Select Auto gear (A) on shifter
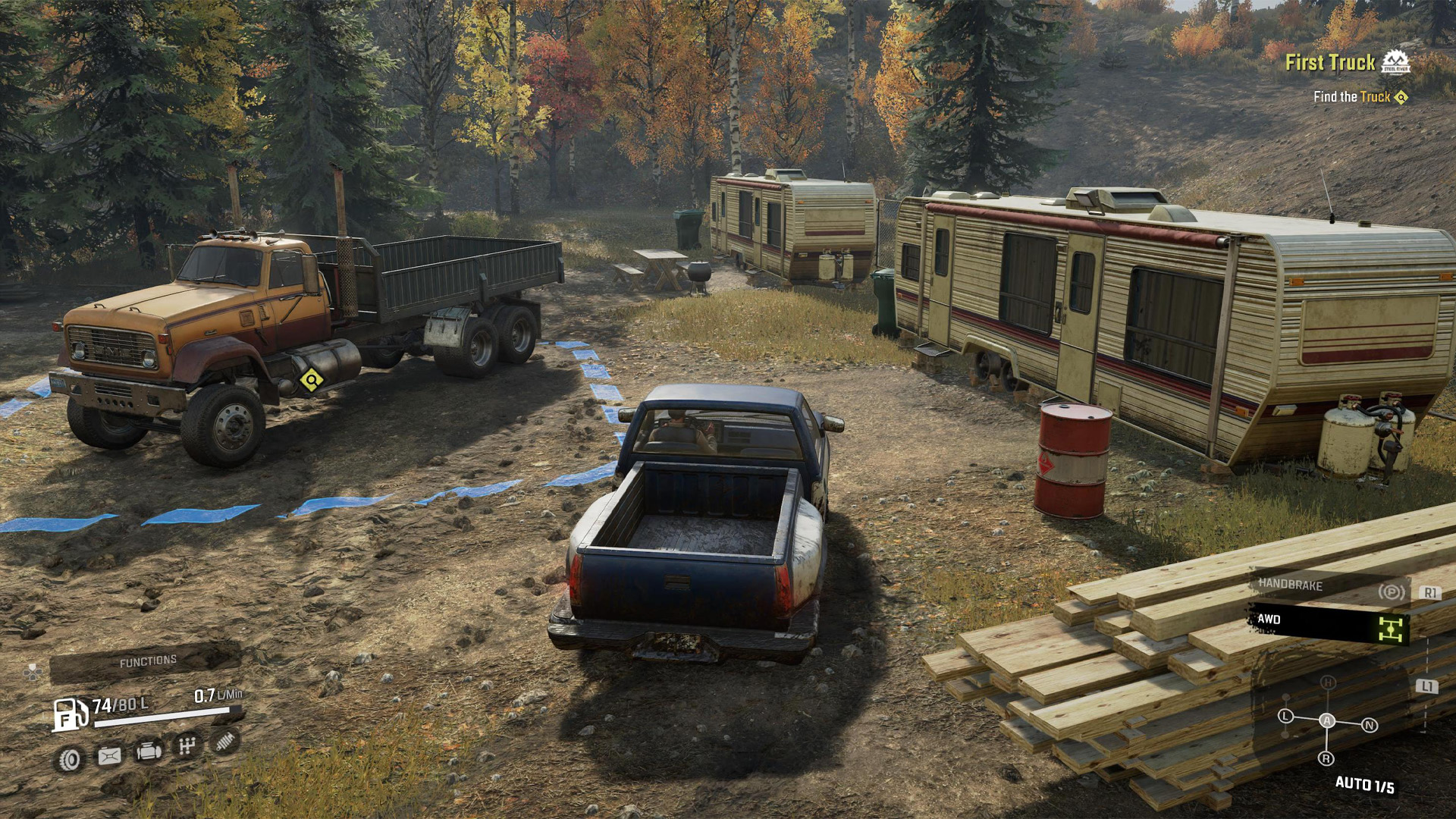The width and height of the screenshot is (1456, 819). pyautogui.click(x=1327, y=720)
